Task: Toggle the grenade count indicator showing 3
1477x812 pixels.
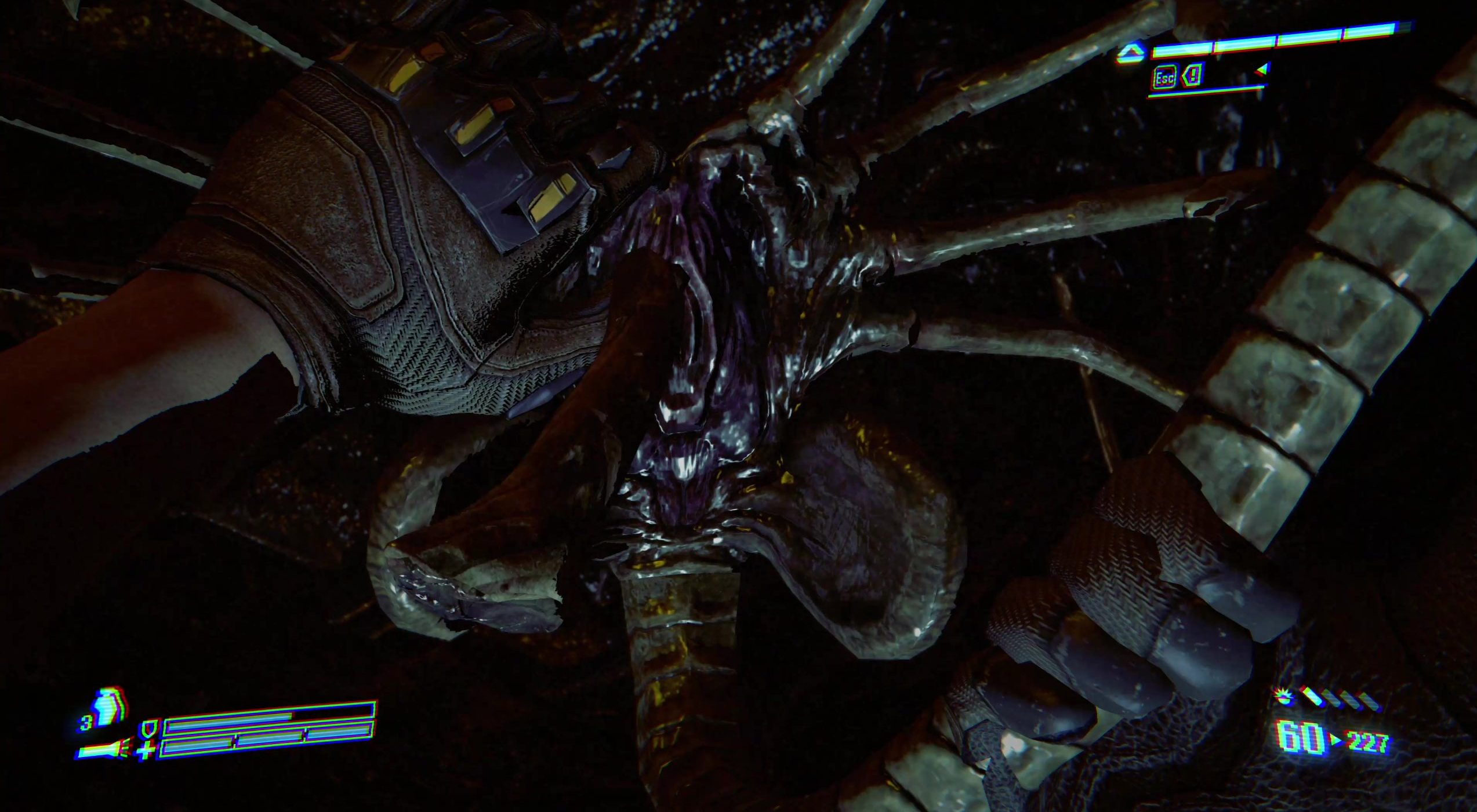Action: pyautogui.click(x=88, y=723)
